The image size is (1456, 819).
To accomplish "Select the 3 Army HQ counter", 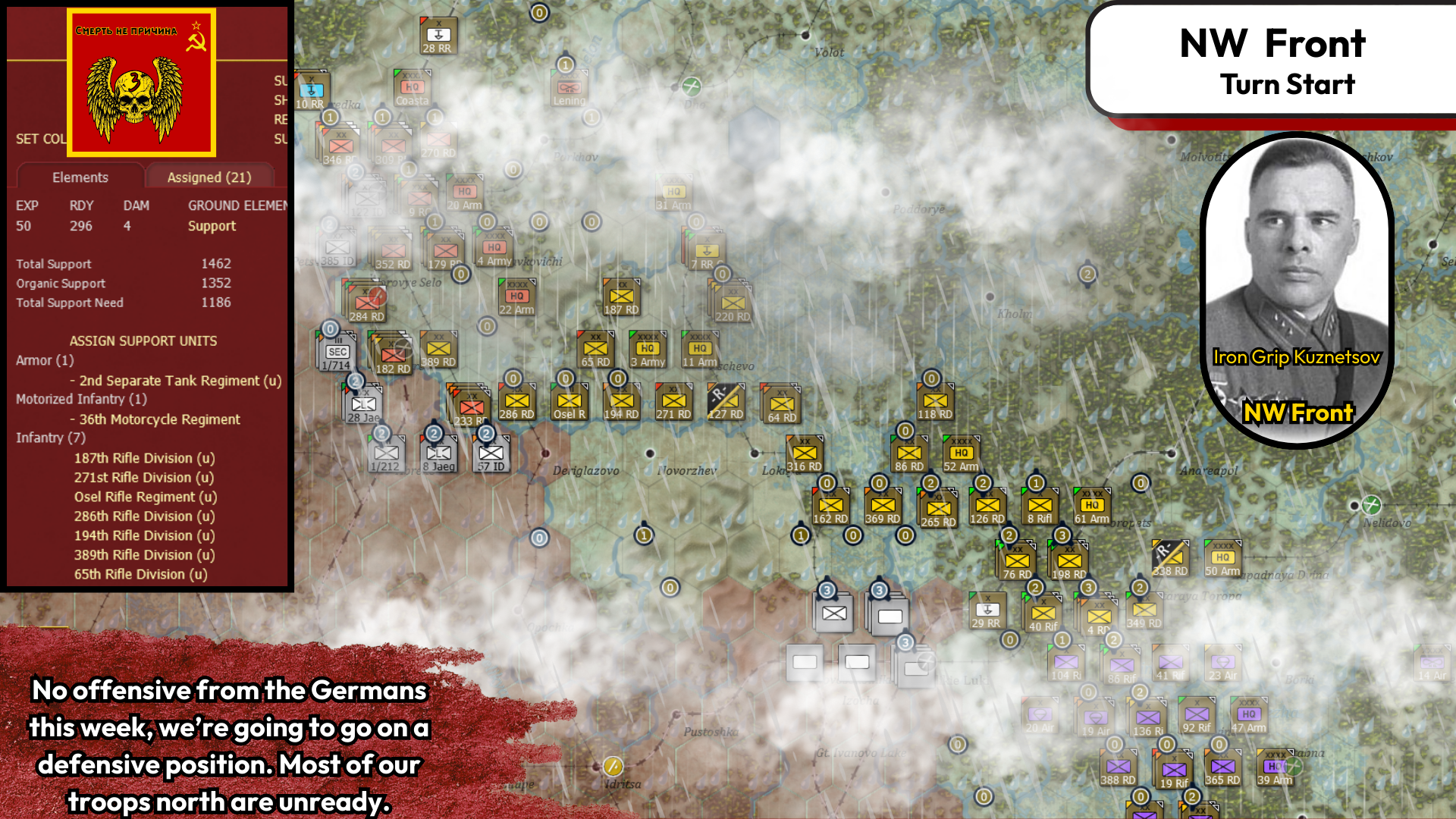I will [x=646, y=350].
